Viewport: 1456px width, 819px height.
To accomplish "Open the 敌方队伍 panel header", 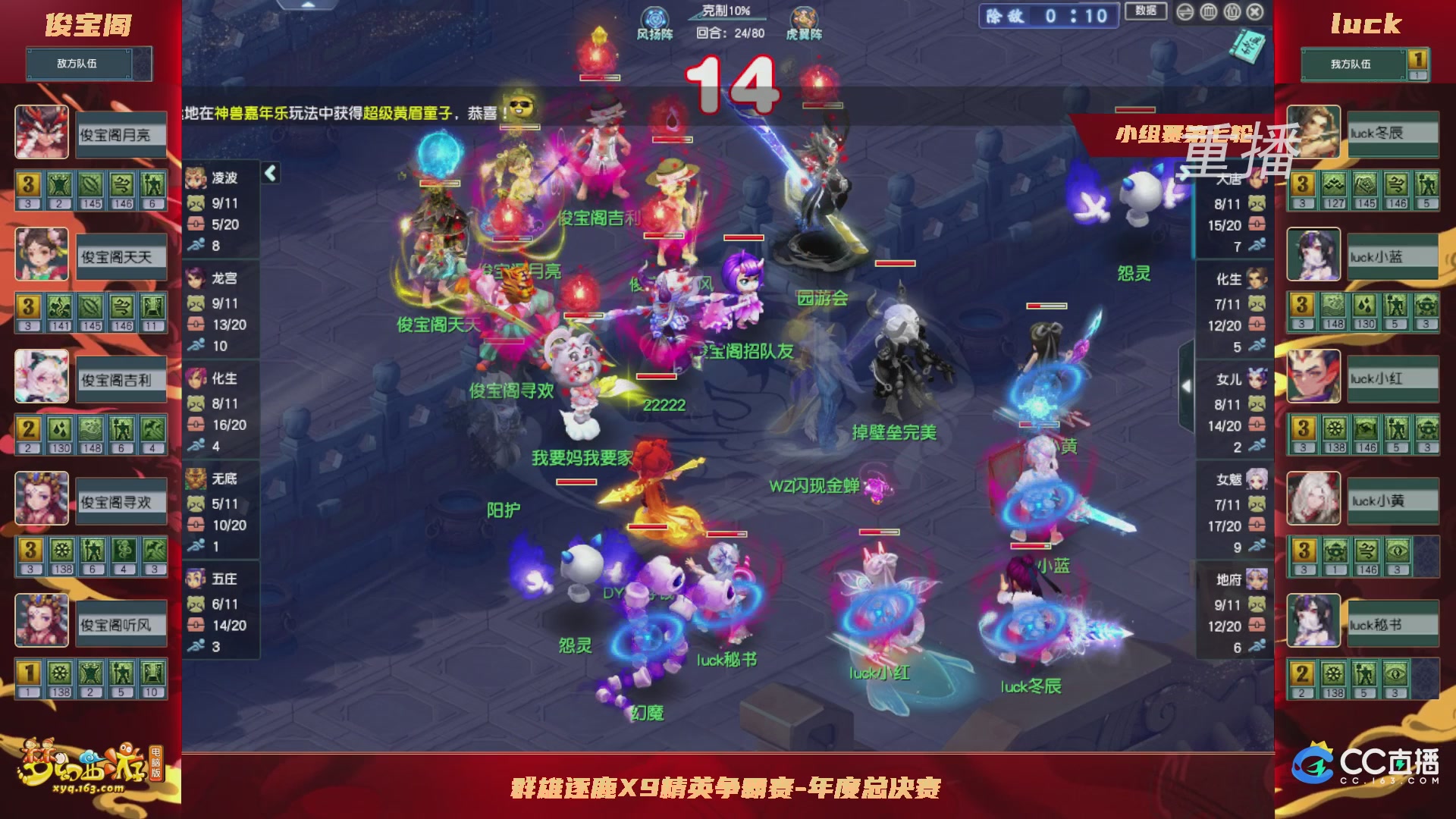I will tap(80, 63).
